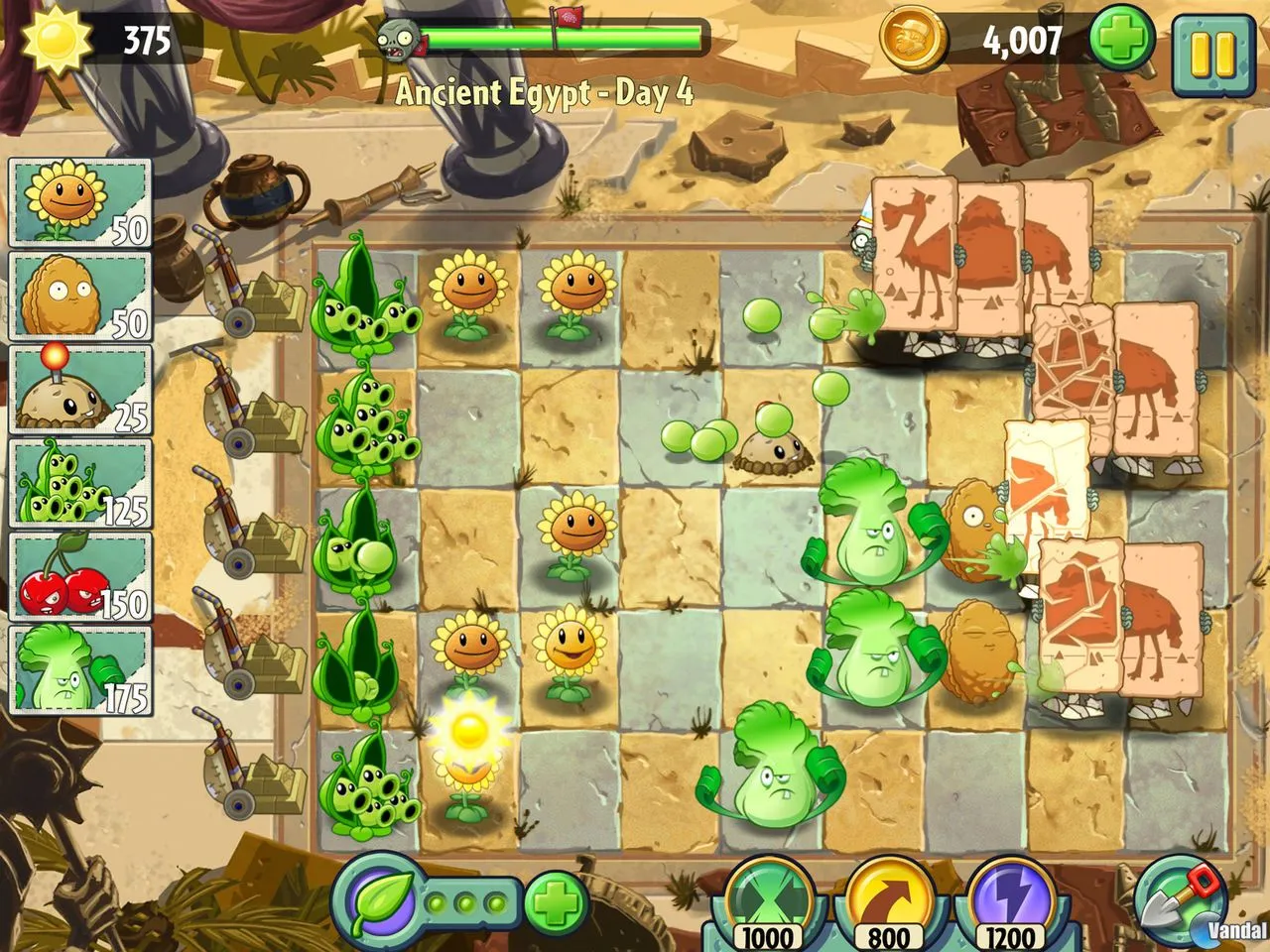Select the Sunflower seed packet

[77, 203]
